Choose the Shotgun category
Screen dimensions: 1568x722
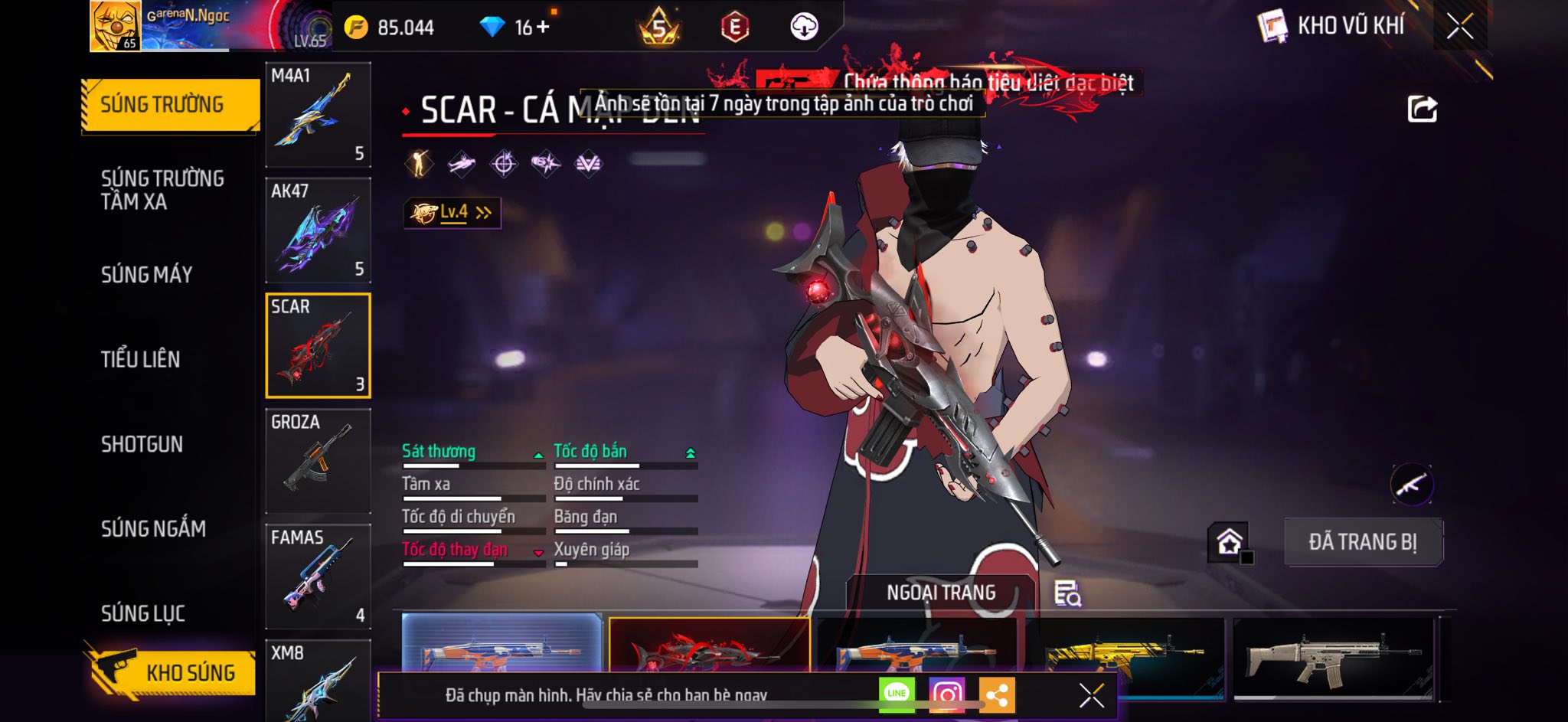(x=142, y=444)
